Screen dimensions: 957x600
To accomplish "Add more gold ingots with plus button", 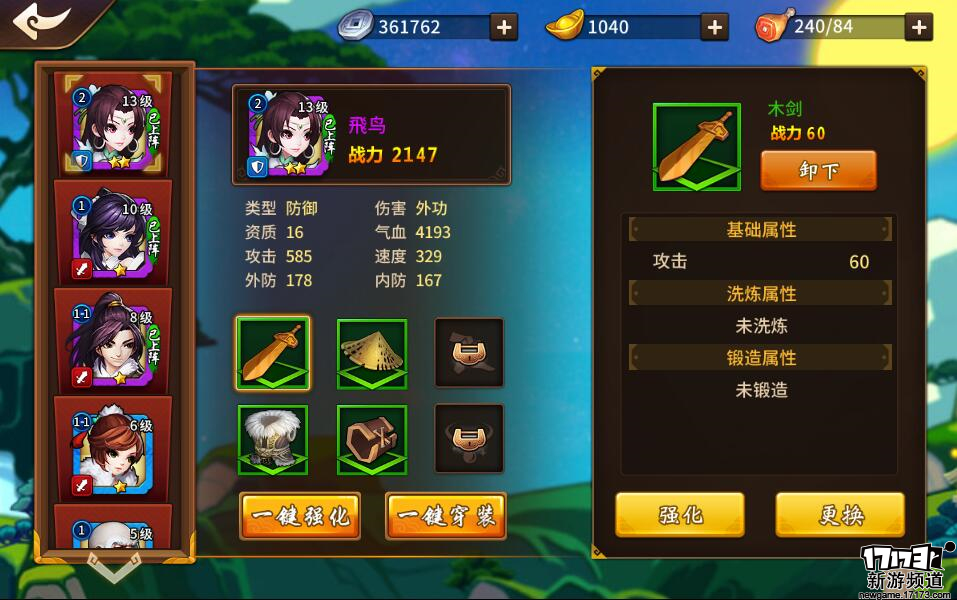I will [x=714, y=27].
